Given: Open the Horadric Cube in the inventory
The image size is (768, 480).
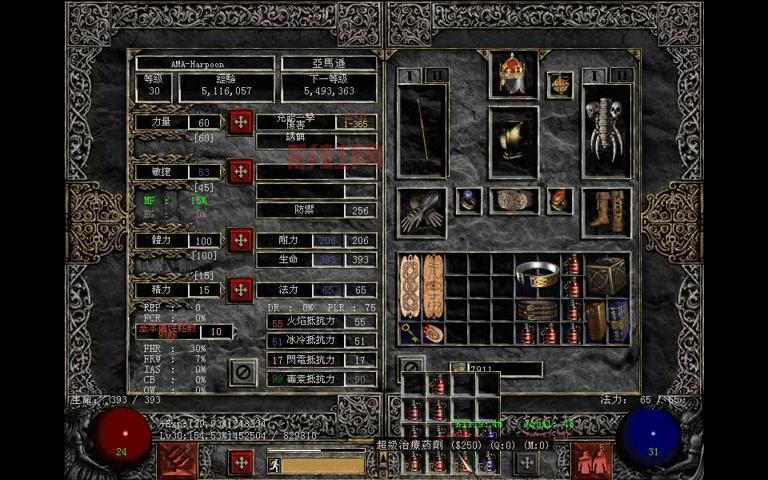Looking at the screenshot, I should coord(607,274).
